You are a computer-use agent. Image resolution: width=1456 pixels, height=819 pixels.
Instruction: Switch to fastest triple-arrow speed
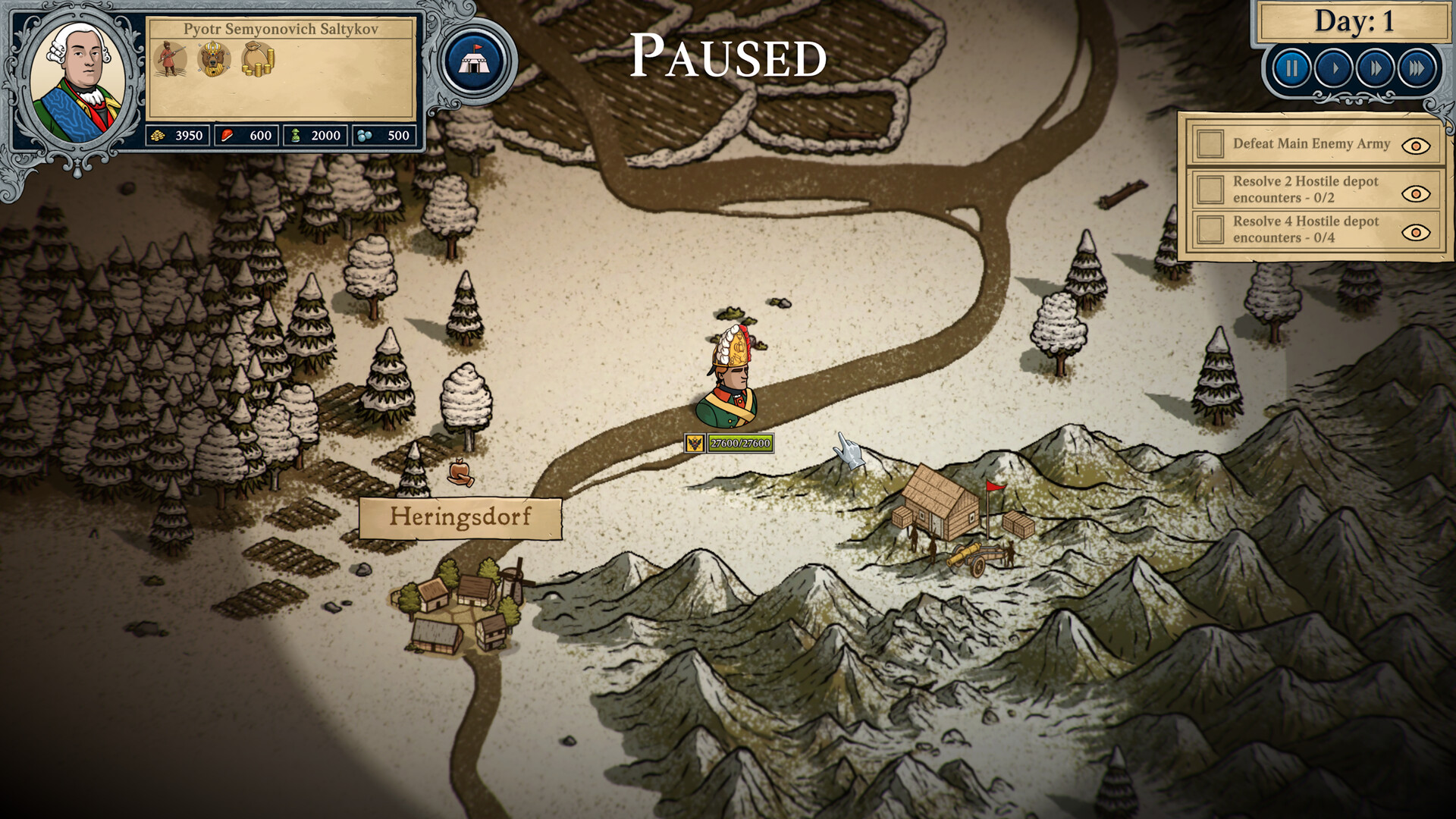(1416, 69)
